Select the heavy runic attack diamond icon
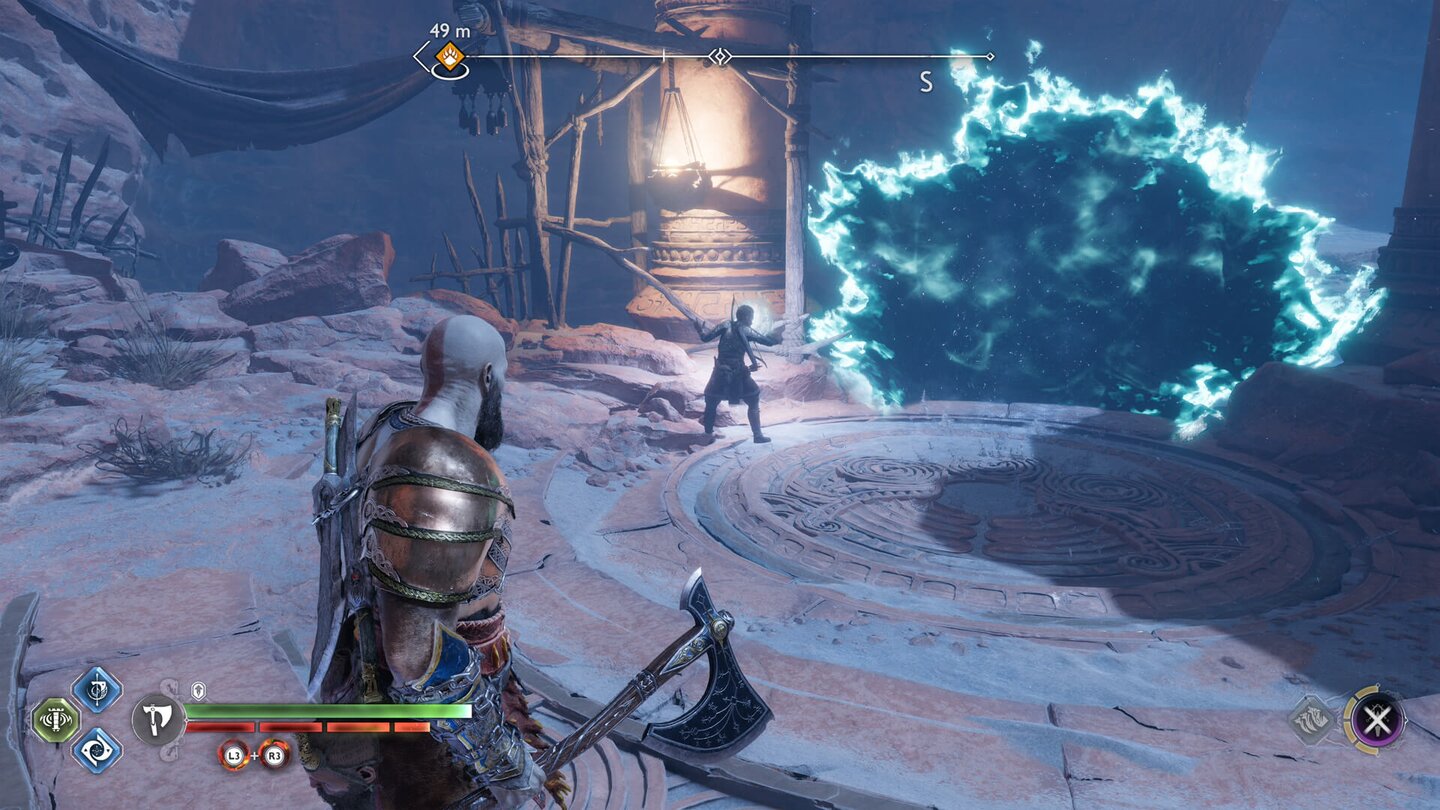This screenshot has height=810, width=1440. click(97, 752)
